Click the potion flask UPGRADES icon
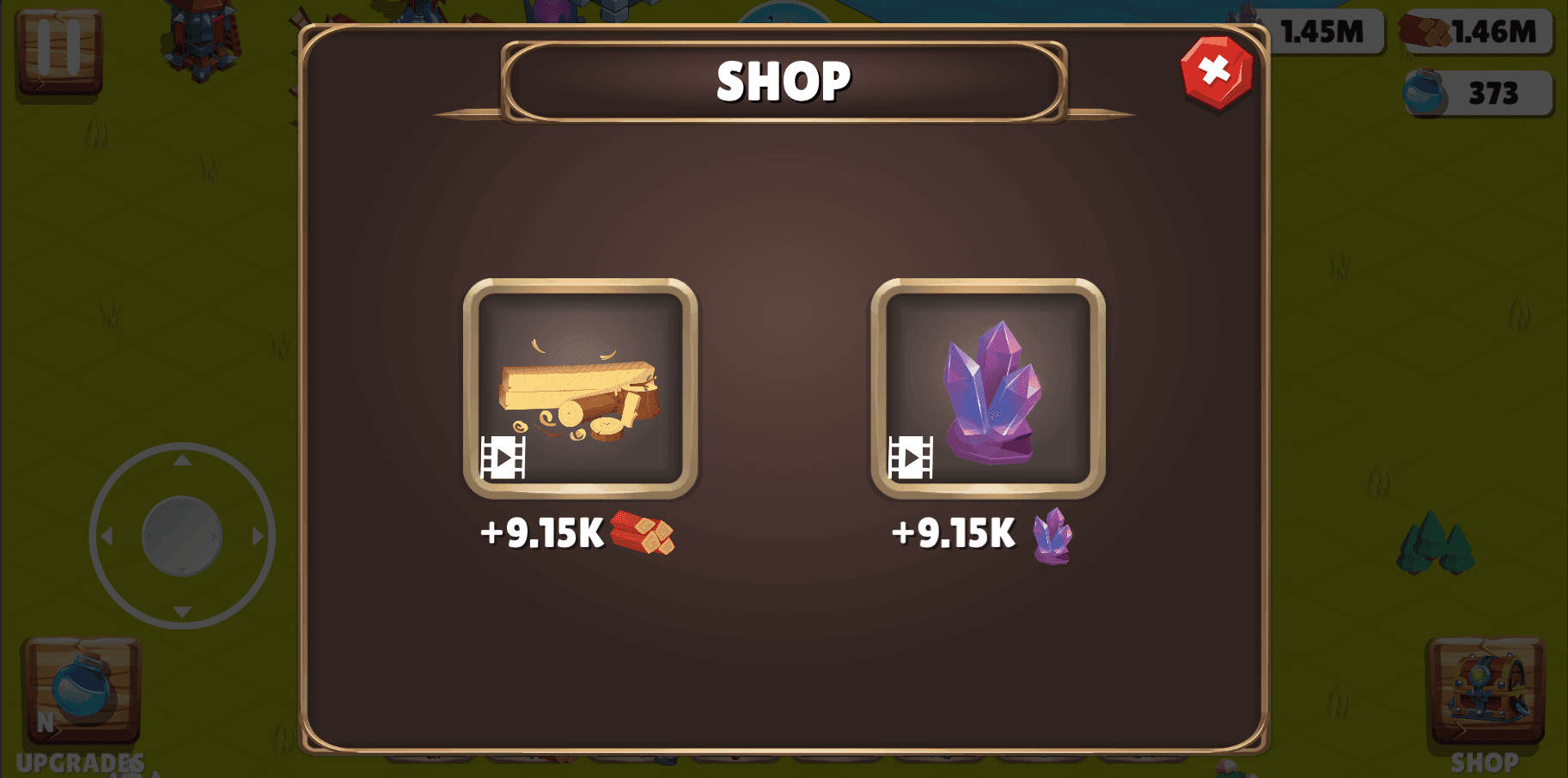1568x778 pixels. click(82, 693)
